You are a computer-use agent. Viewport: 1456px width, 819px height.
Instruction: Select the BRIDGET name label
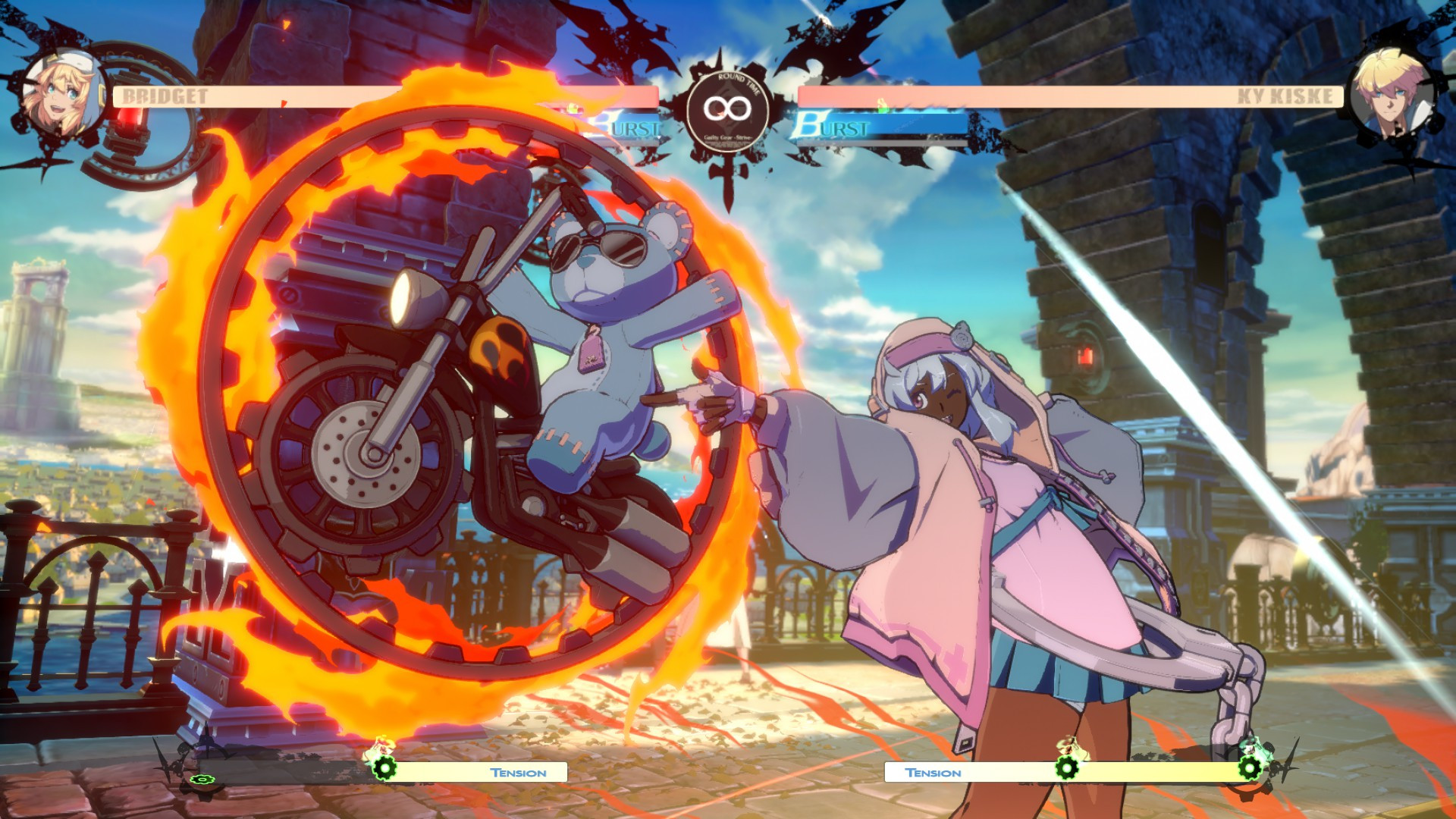tap(163, 96)
